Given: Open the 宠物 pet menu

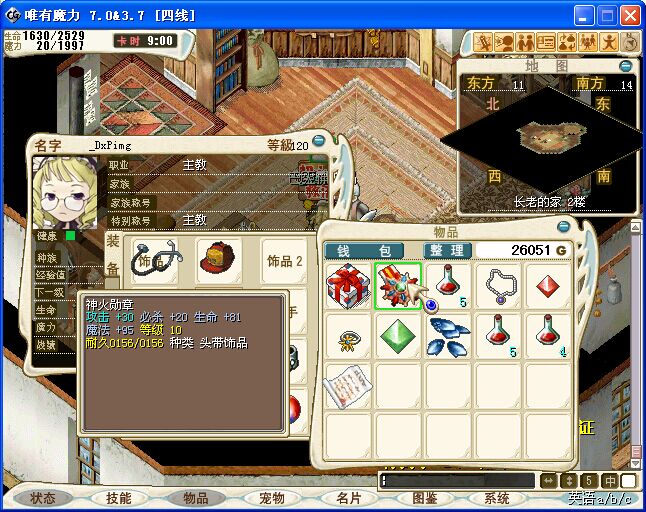Looking at the screenshot, I should (x=271, y=498).
